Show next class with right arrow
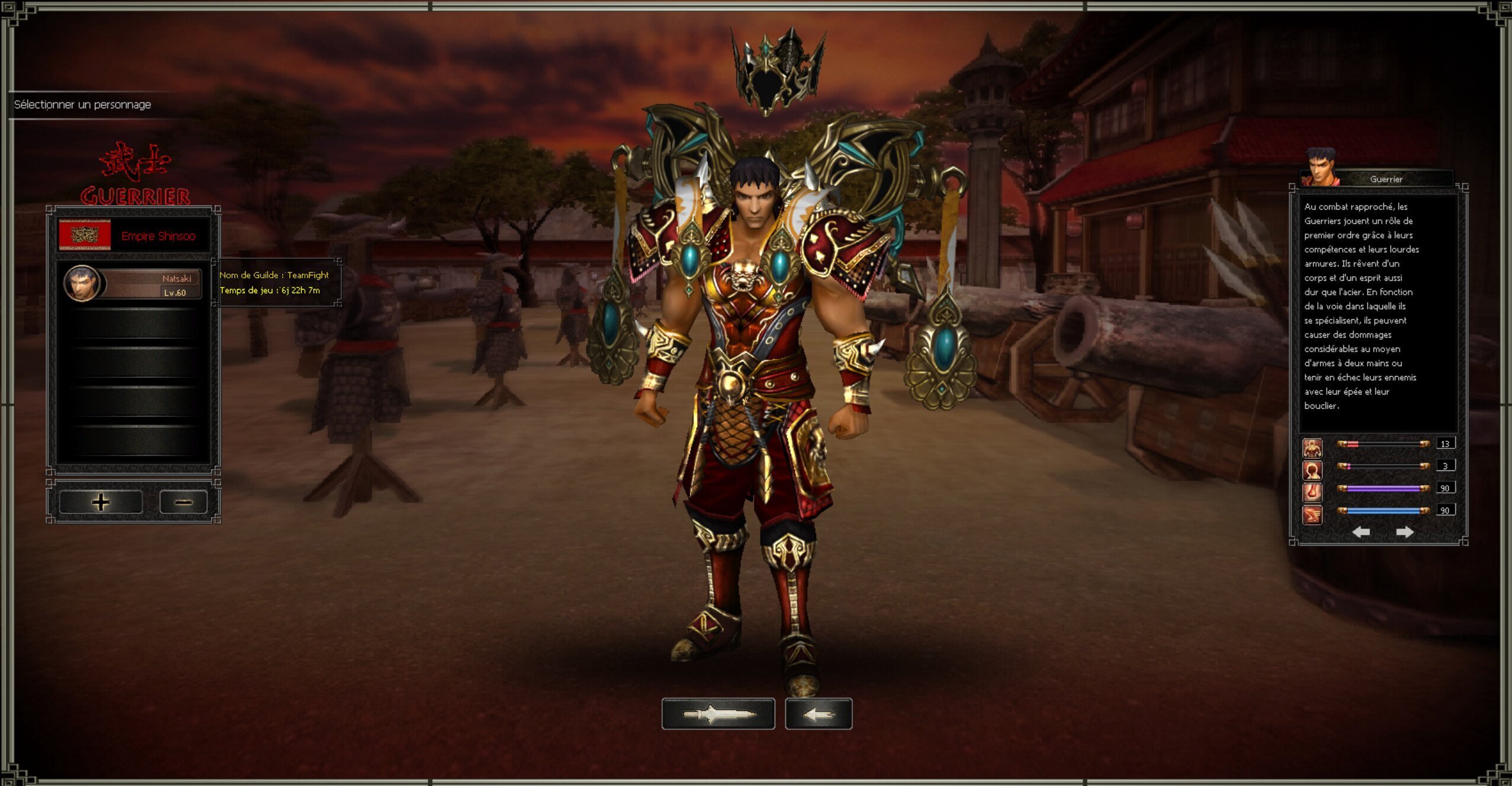This screenshot has width=1512, height=786. [1405, 532]
